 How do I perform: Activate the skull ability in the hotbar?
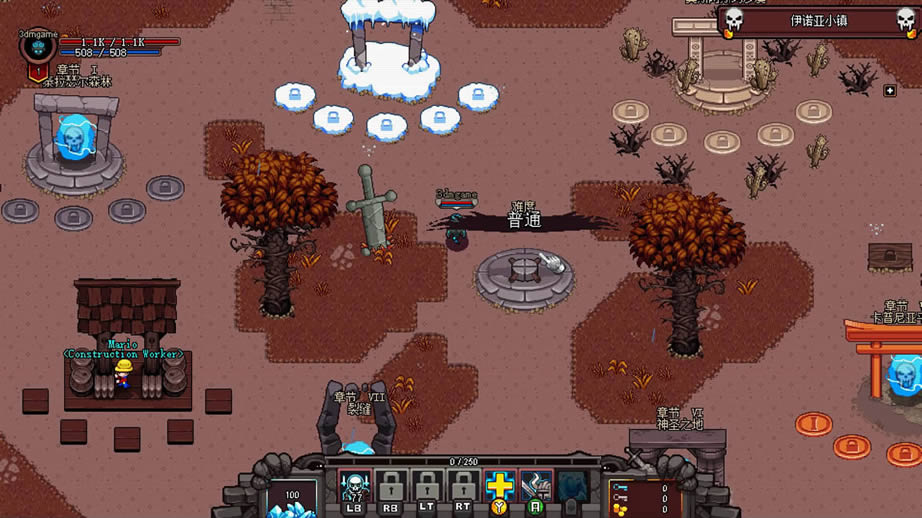click(x=354, y=486)
